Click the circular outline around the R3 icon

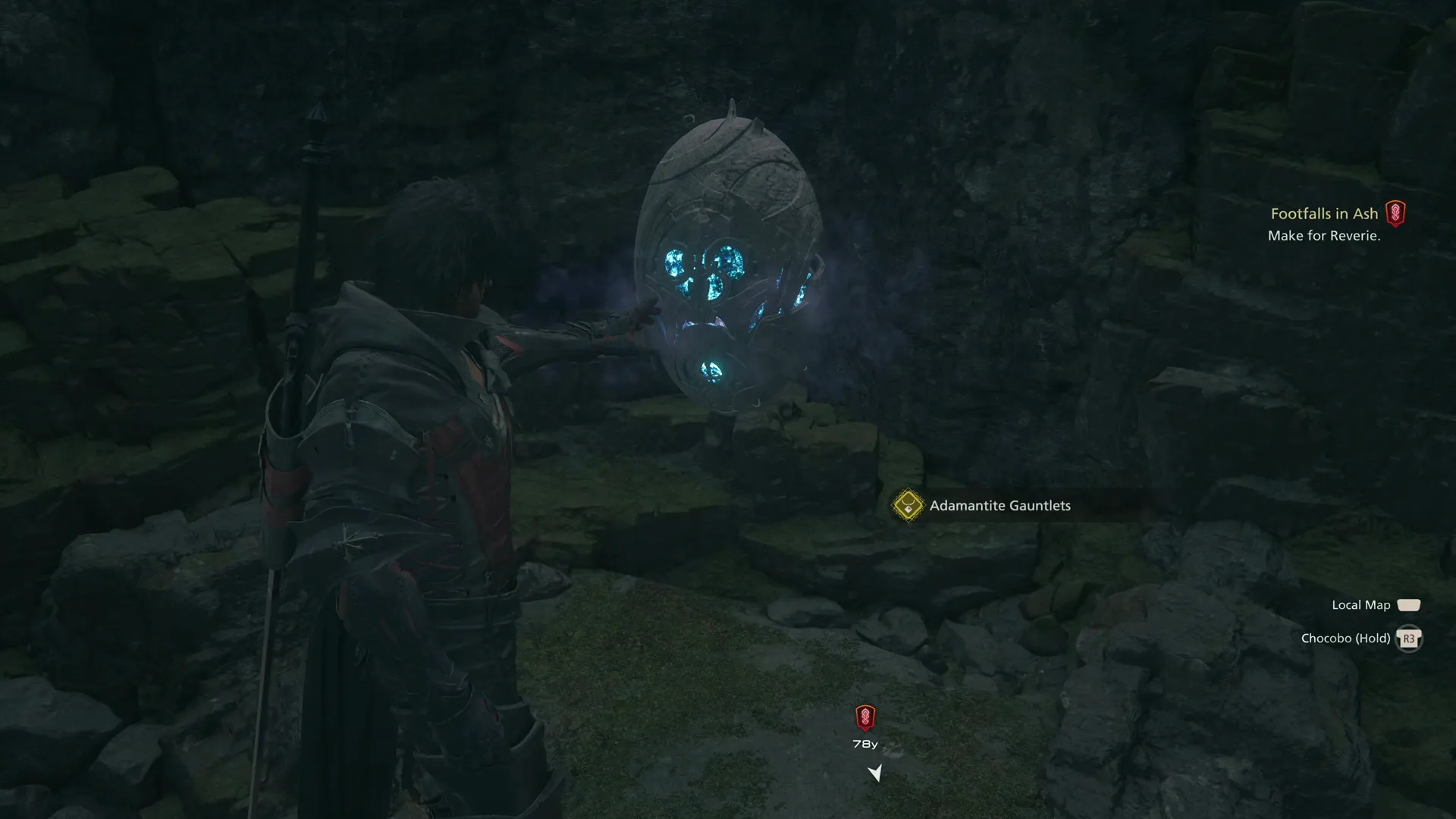pyautogui.click(x=1410, y=639)
